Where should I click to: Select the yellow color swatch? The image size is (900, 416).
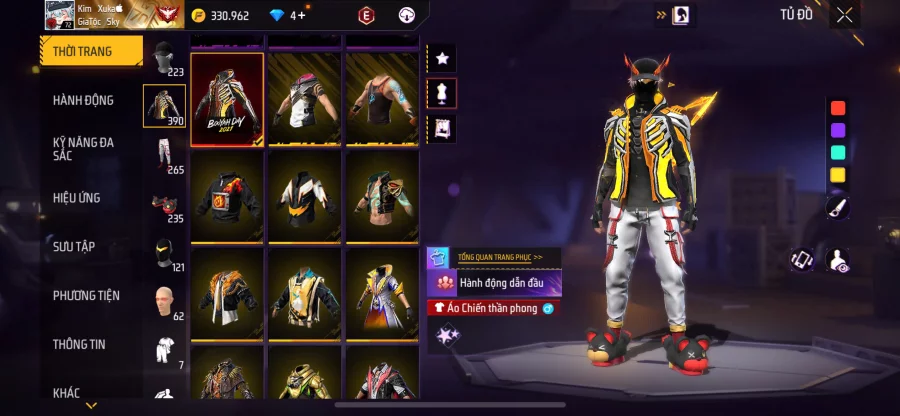[838, 175]
